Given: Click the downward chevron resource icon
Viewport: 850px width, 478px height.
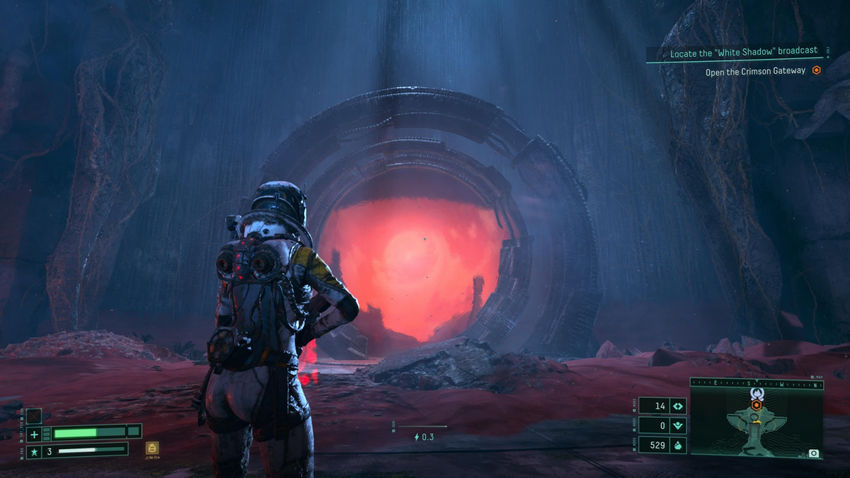Looking at the screenshot, I should tap(678, 425).
